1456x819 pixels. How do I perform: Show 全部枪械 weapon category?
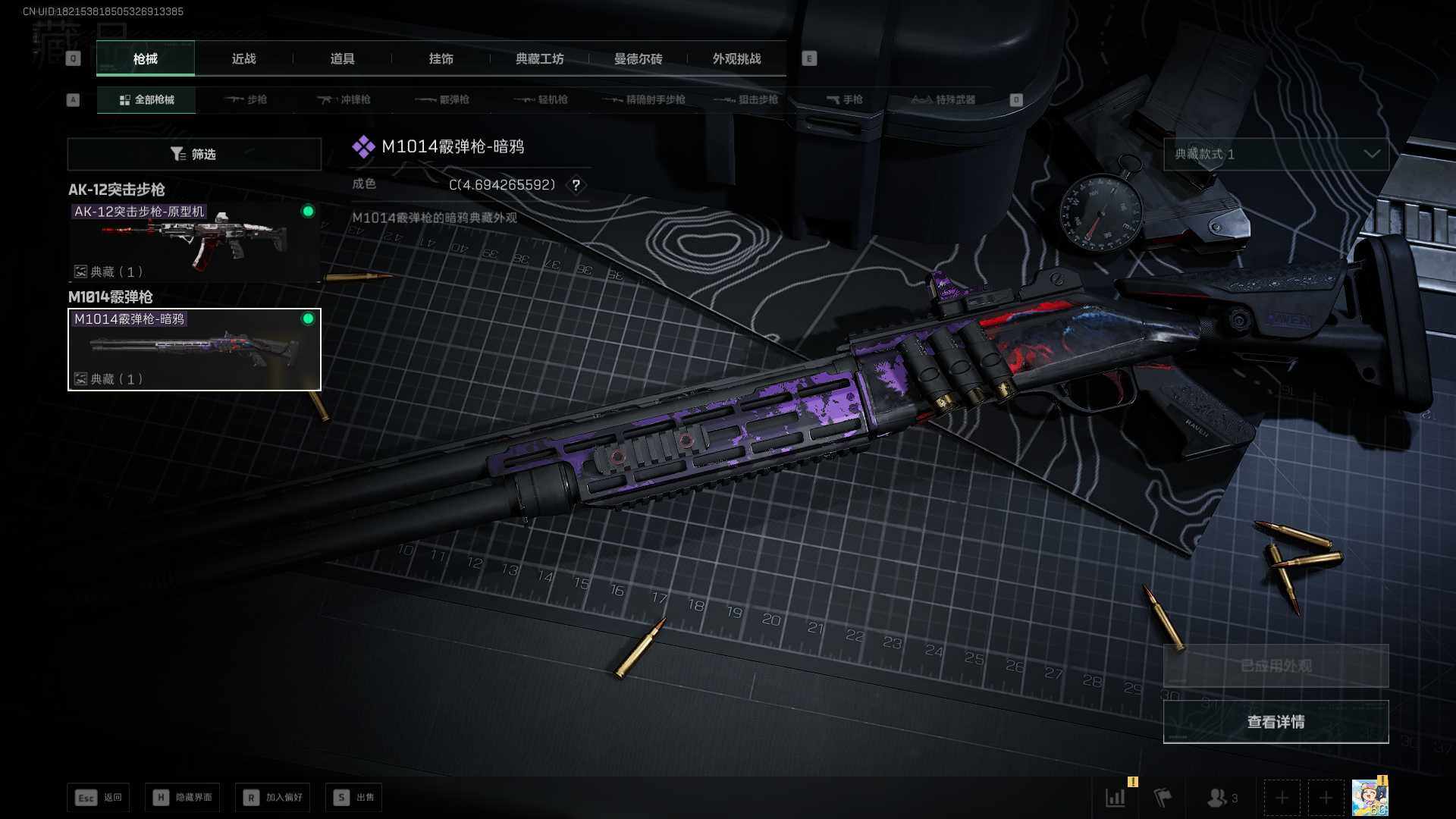tap(146, 99)
